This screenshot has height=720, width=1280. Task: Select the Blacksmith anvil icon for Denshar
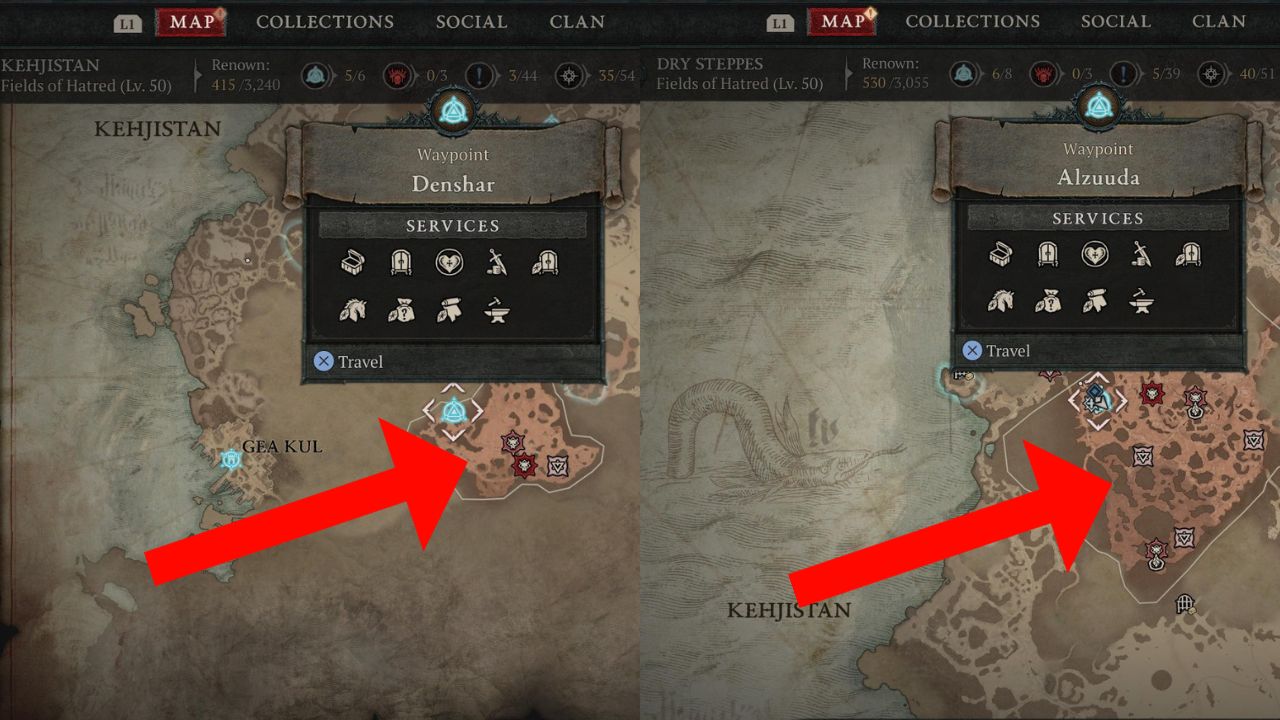point(498,310)
